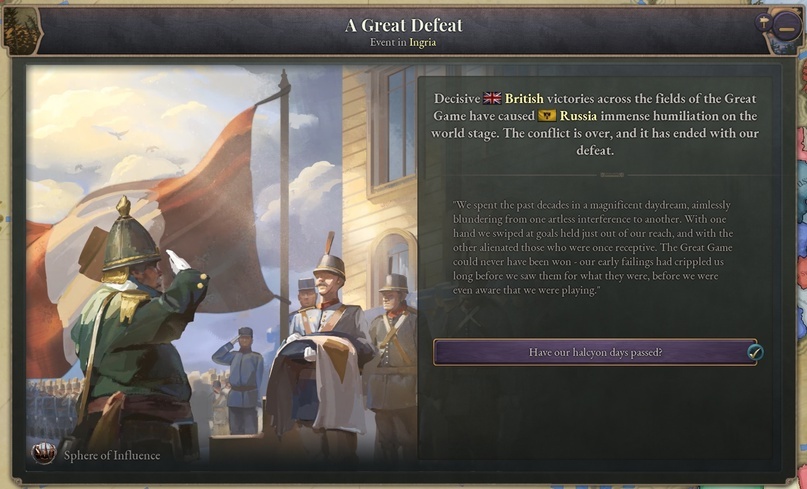The width and height of the screenshot is (807, 489).
Task: Choose "Have our halcyon days passed?" option
Action: (x=595, y=352)
